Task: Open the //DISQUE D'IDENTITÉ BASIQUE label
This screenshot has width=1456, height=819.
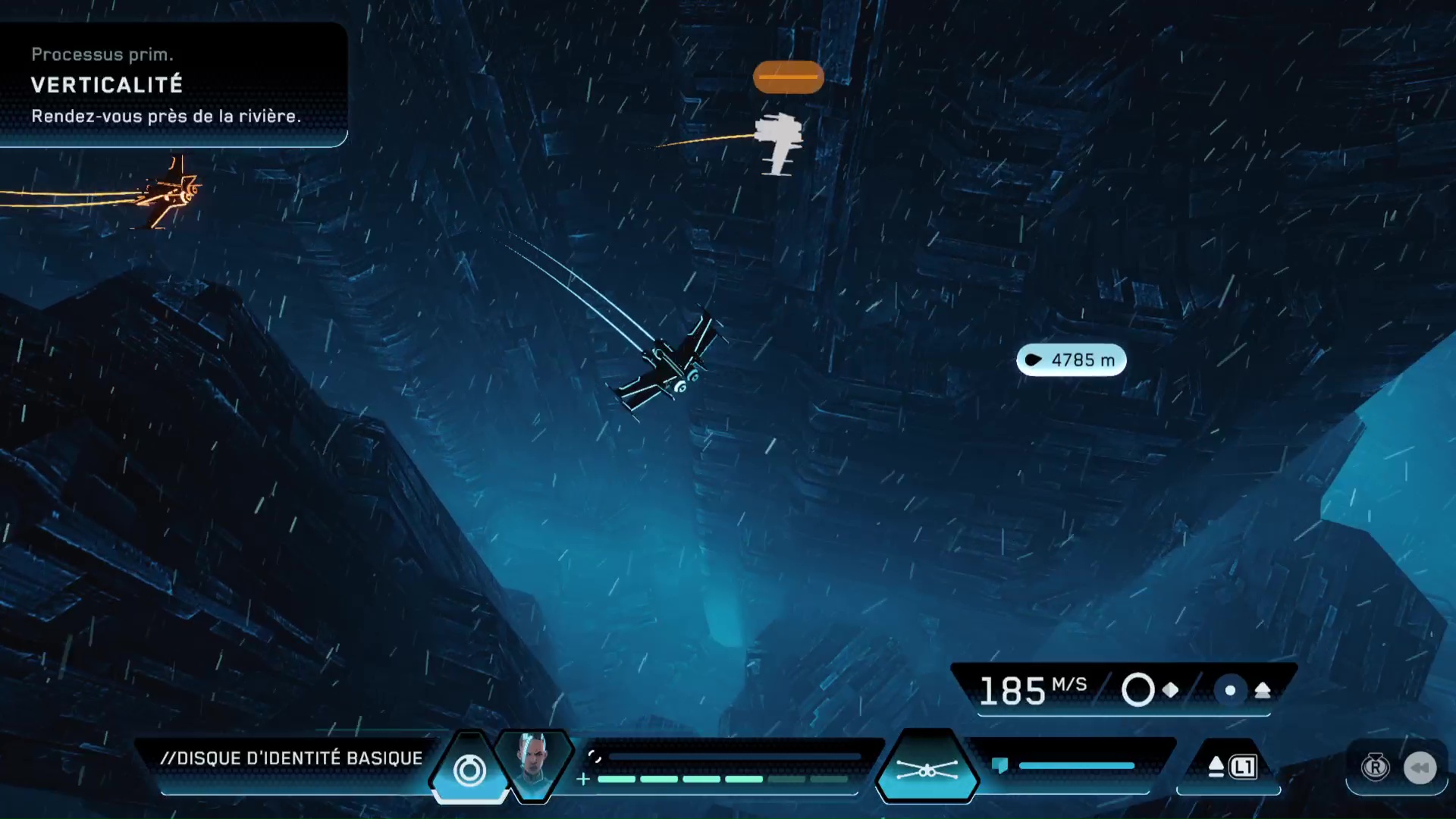Action: 292,758
